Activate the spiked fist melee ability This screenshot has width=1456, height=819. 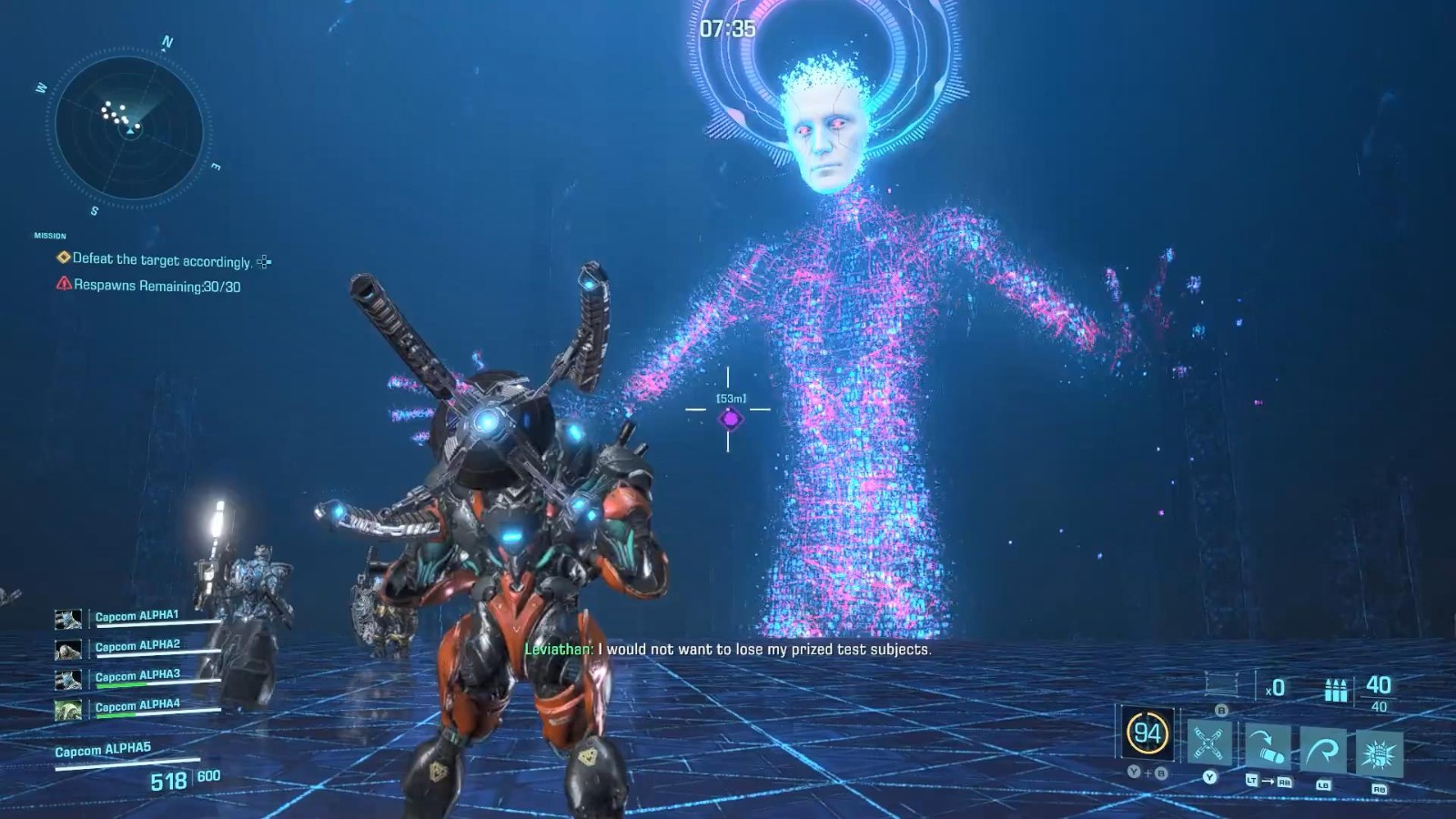(x=1379, y=755)
